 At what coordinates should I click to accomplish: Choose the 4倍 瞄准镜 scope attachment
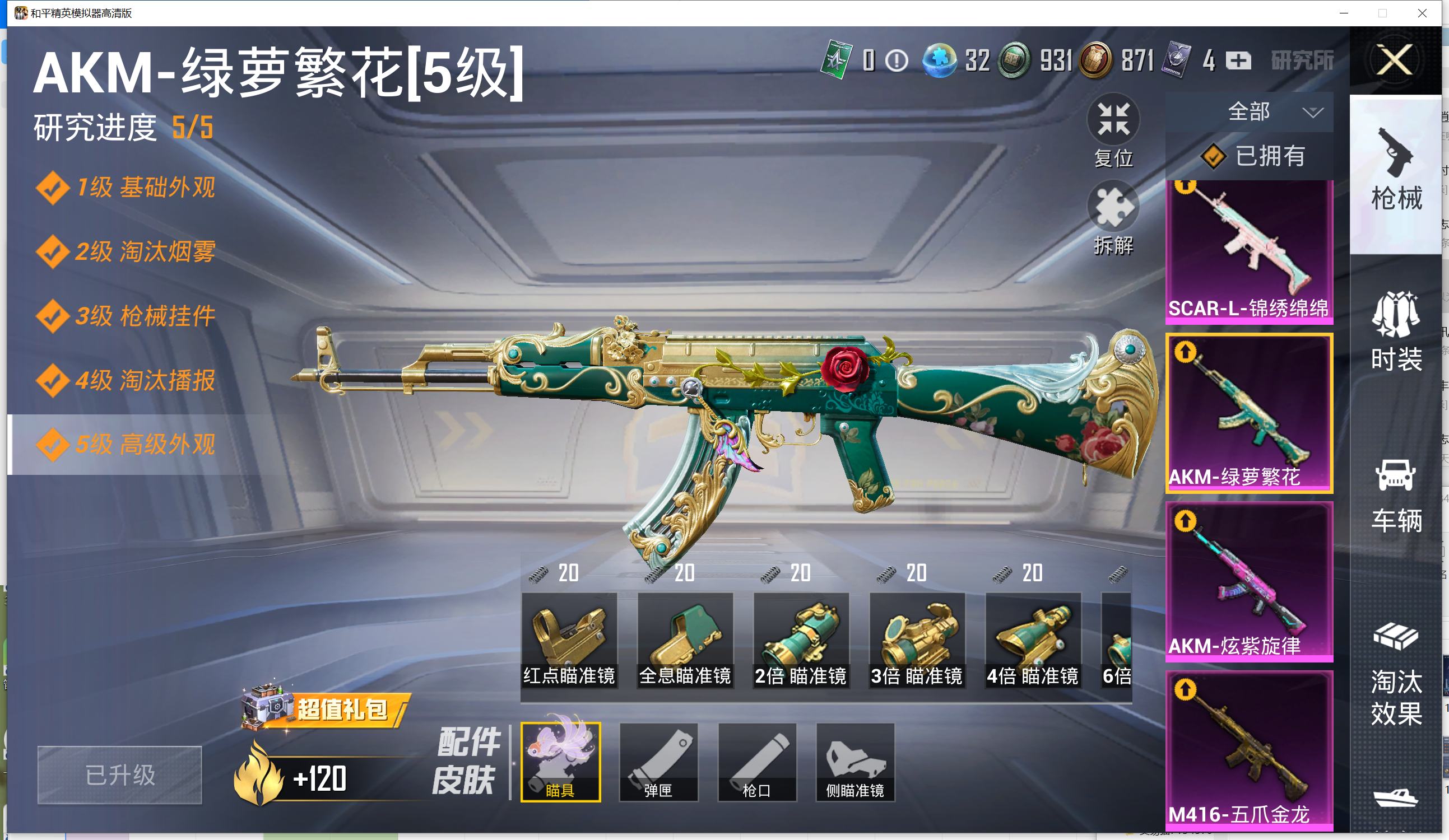pyautogui.click(x=1033, y=640)
